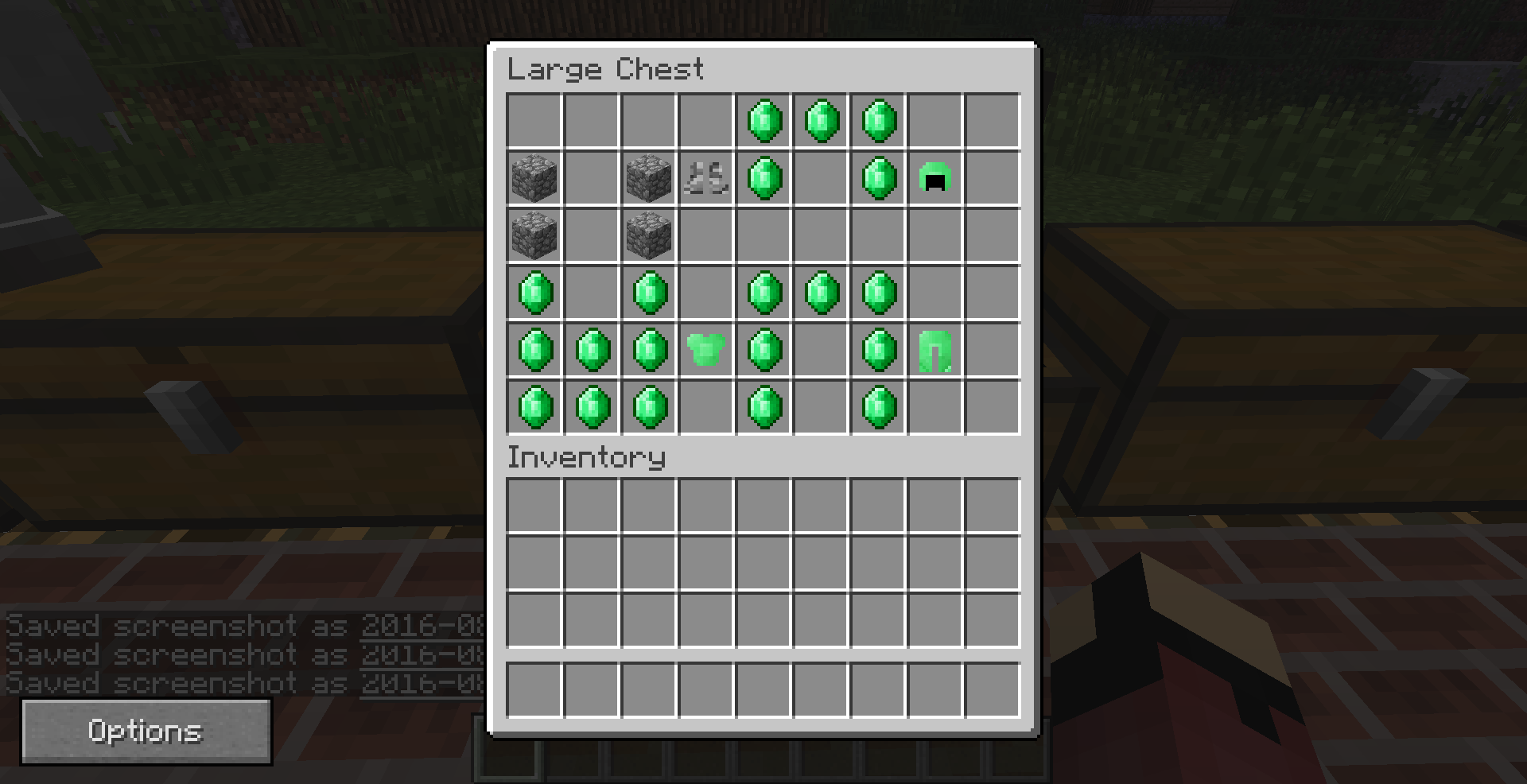Grab the emerald left of the leather cap
This screenshot has height=784, width=1527.
pyautogui.click(x=878, y=177)
